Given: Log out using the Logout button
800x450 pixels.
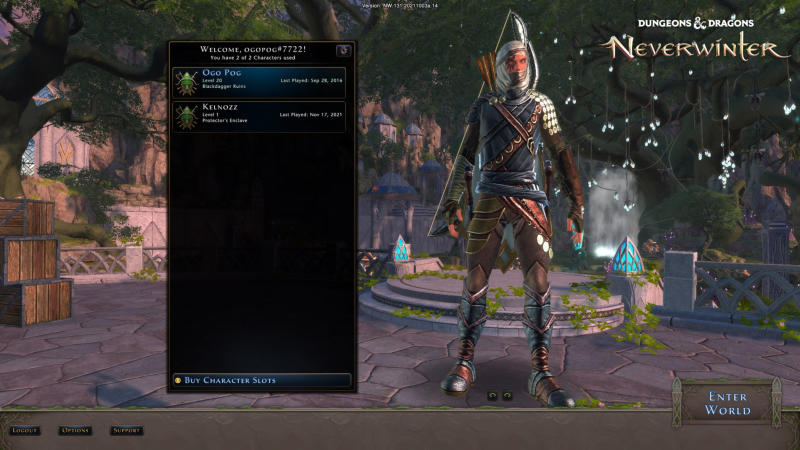Looking at the screenshot, I should point(25,431).
